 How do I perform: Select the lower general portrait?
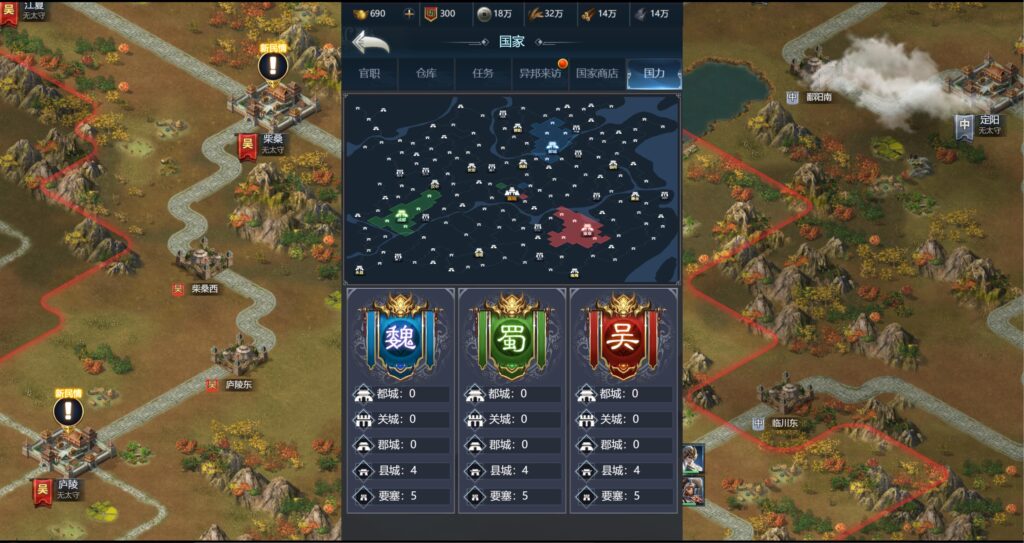pos(693,491)
